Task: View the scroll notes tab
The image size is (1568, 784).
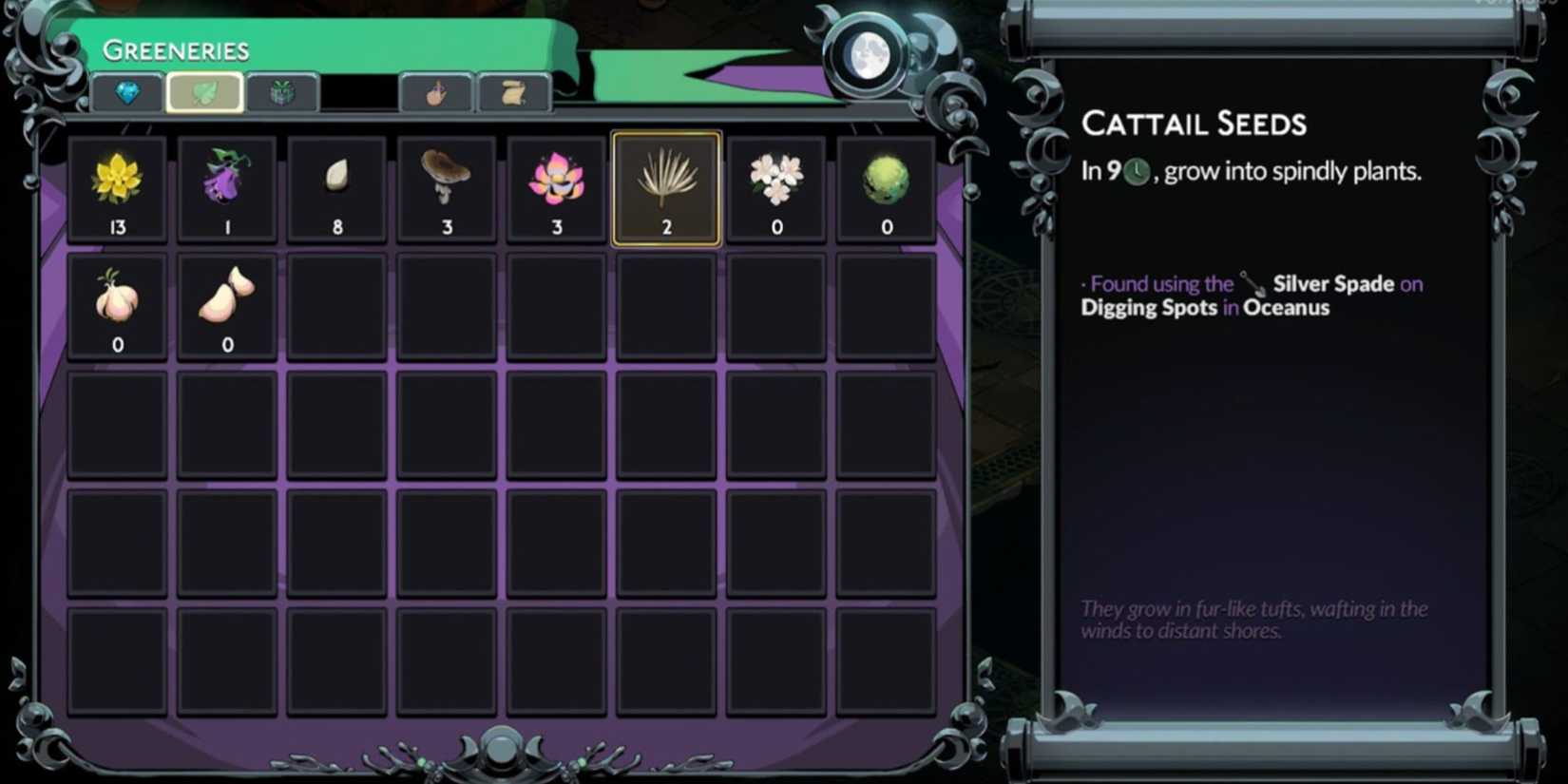Action: [514, 93]
